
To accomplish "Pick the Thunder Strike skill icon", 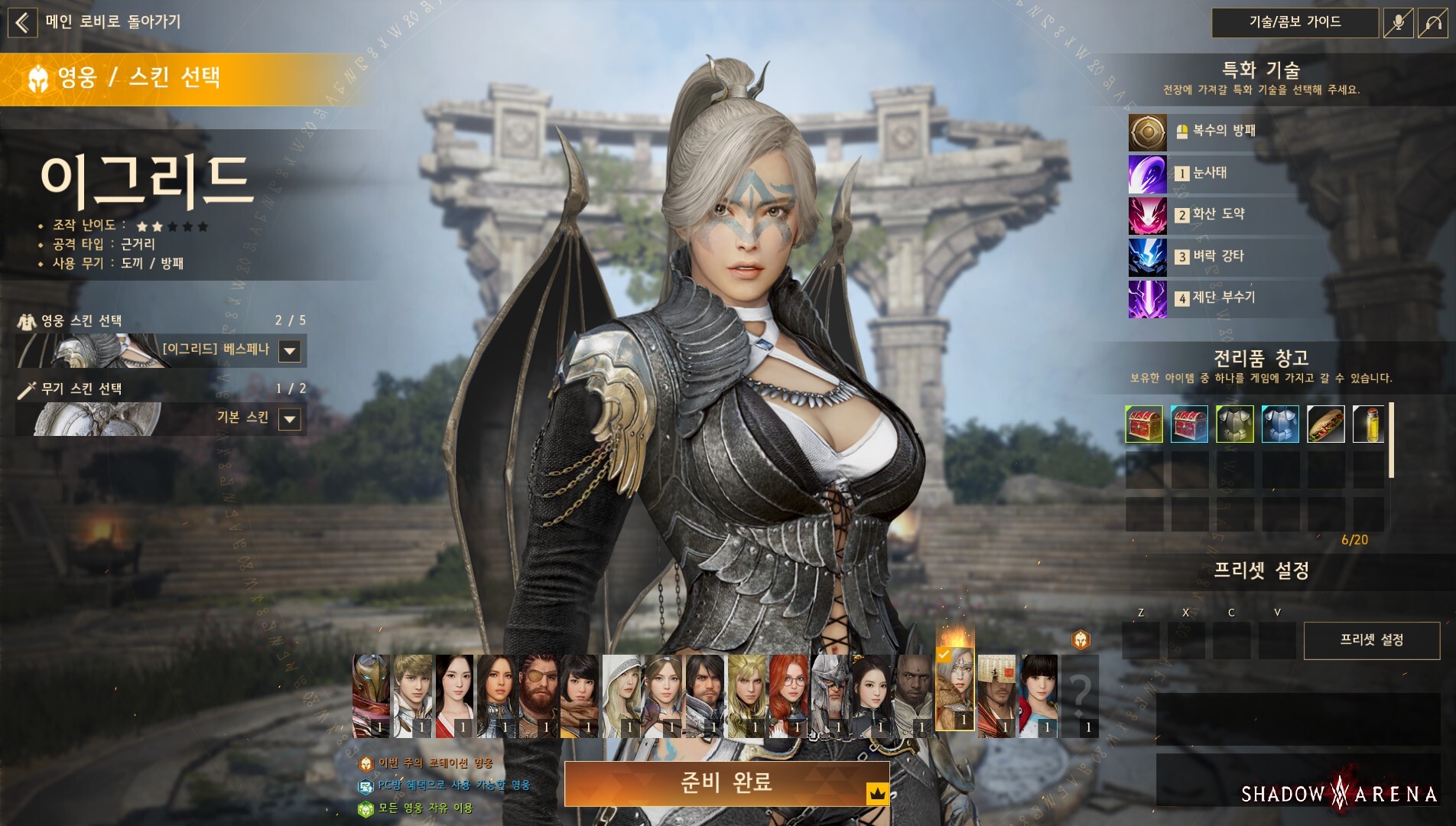I will pyautogui.click(x=1147, y=257).
